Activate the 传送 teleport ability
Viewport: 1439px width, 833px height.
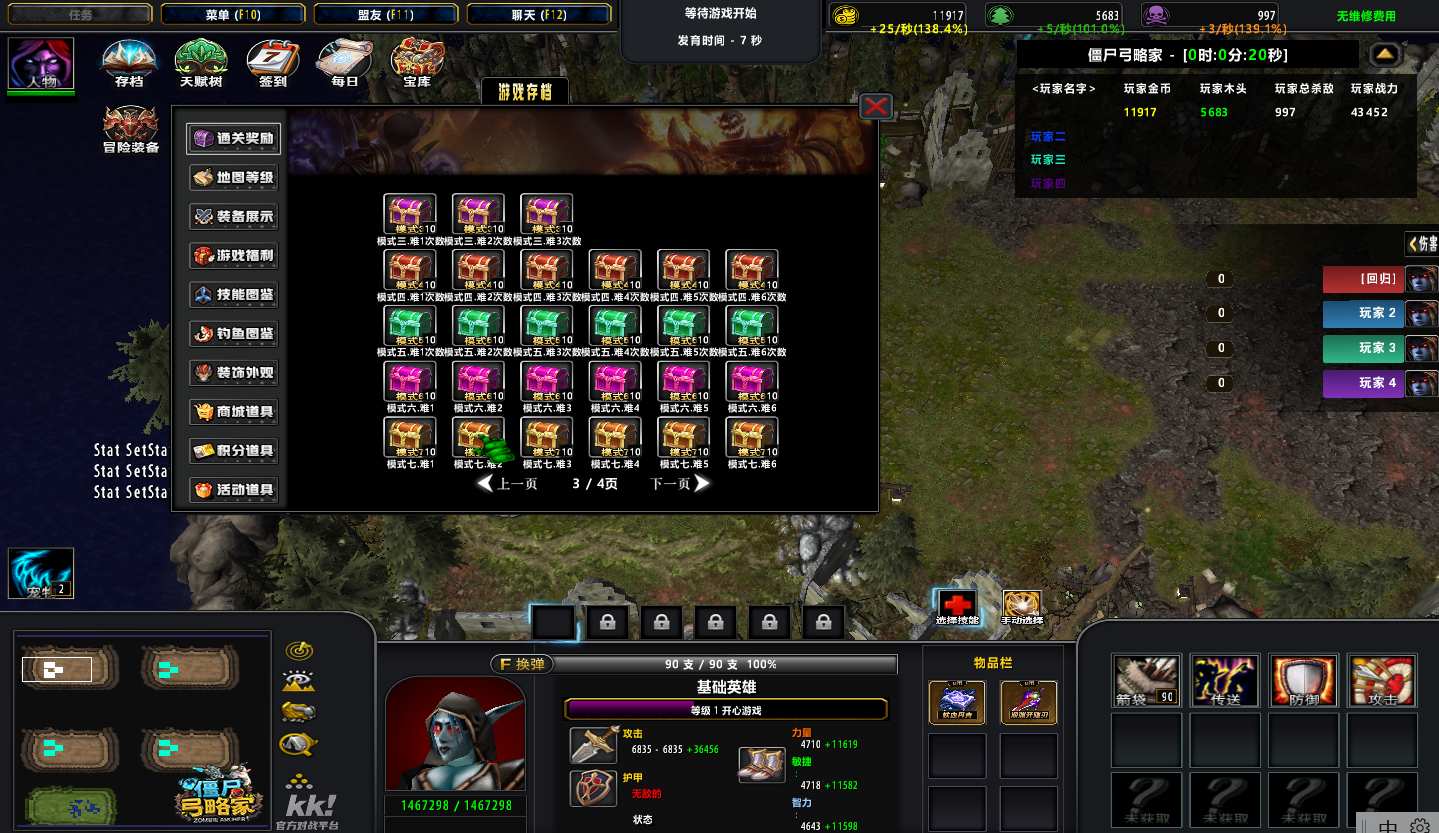1225,681
